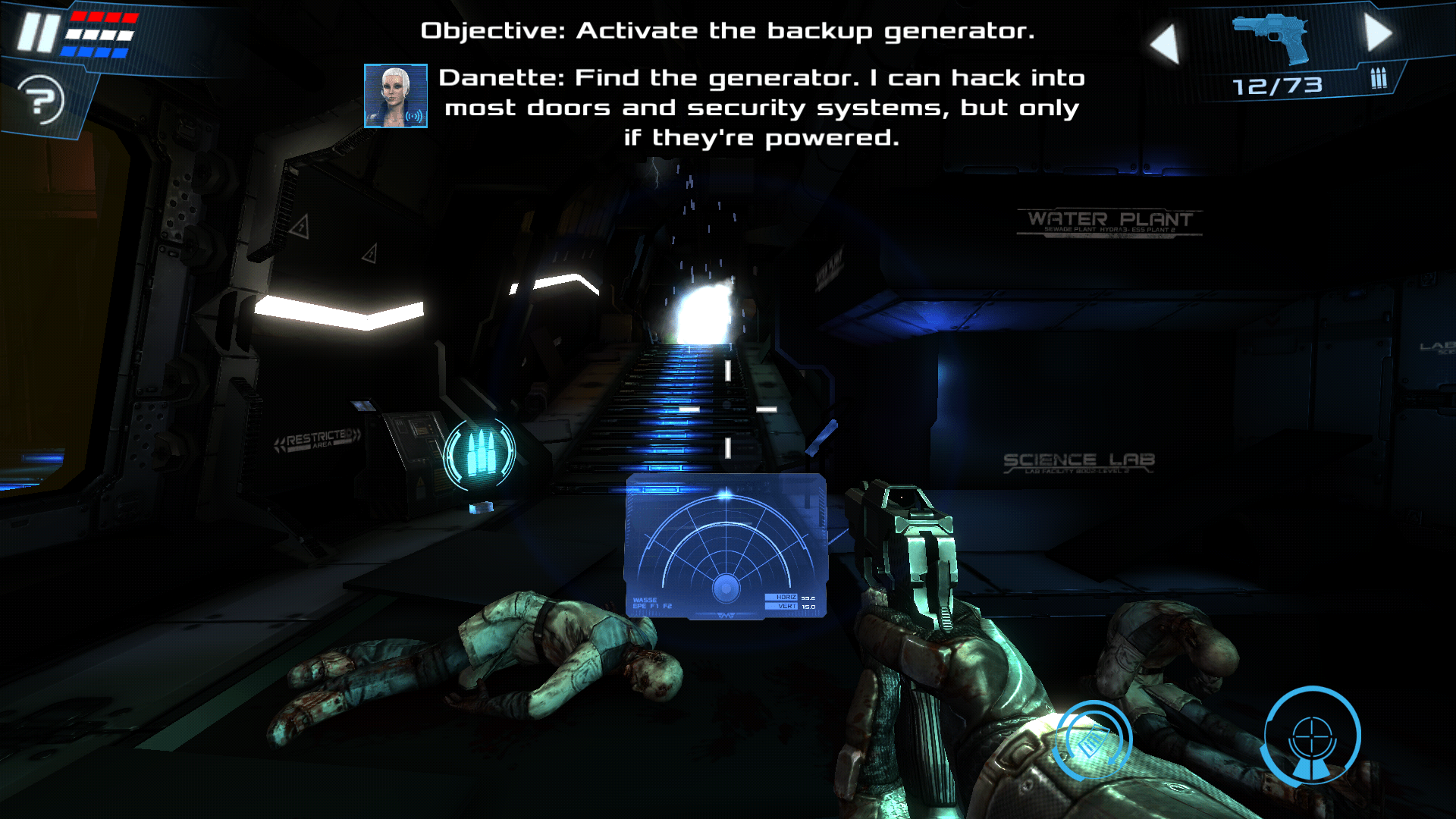Tap Danette's portrait in the dialogue

point(395,96)
